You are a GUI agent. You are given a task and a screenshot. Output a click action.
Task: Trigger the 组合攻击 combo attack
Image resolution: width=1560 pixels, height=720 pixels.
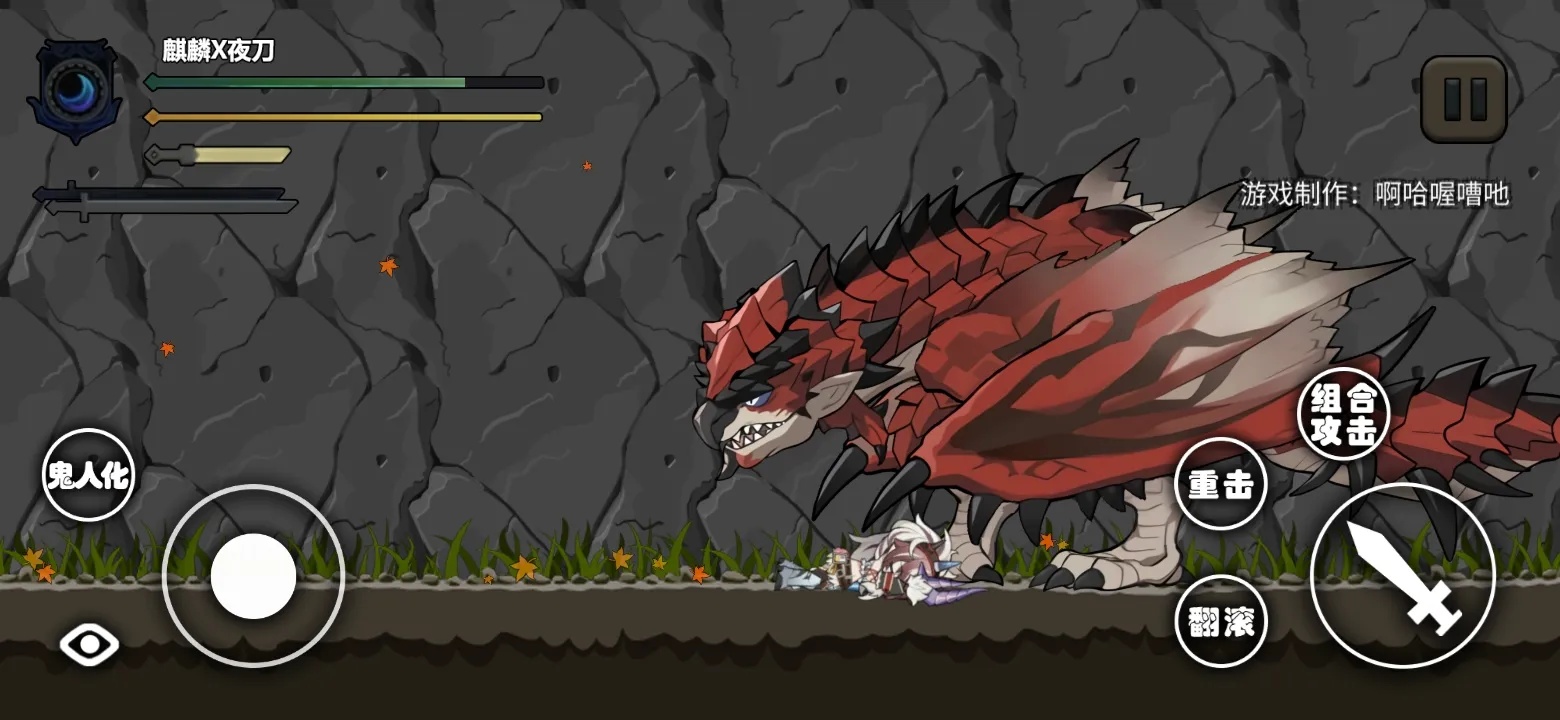point(1343,413)
